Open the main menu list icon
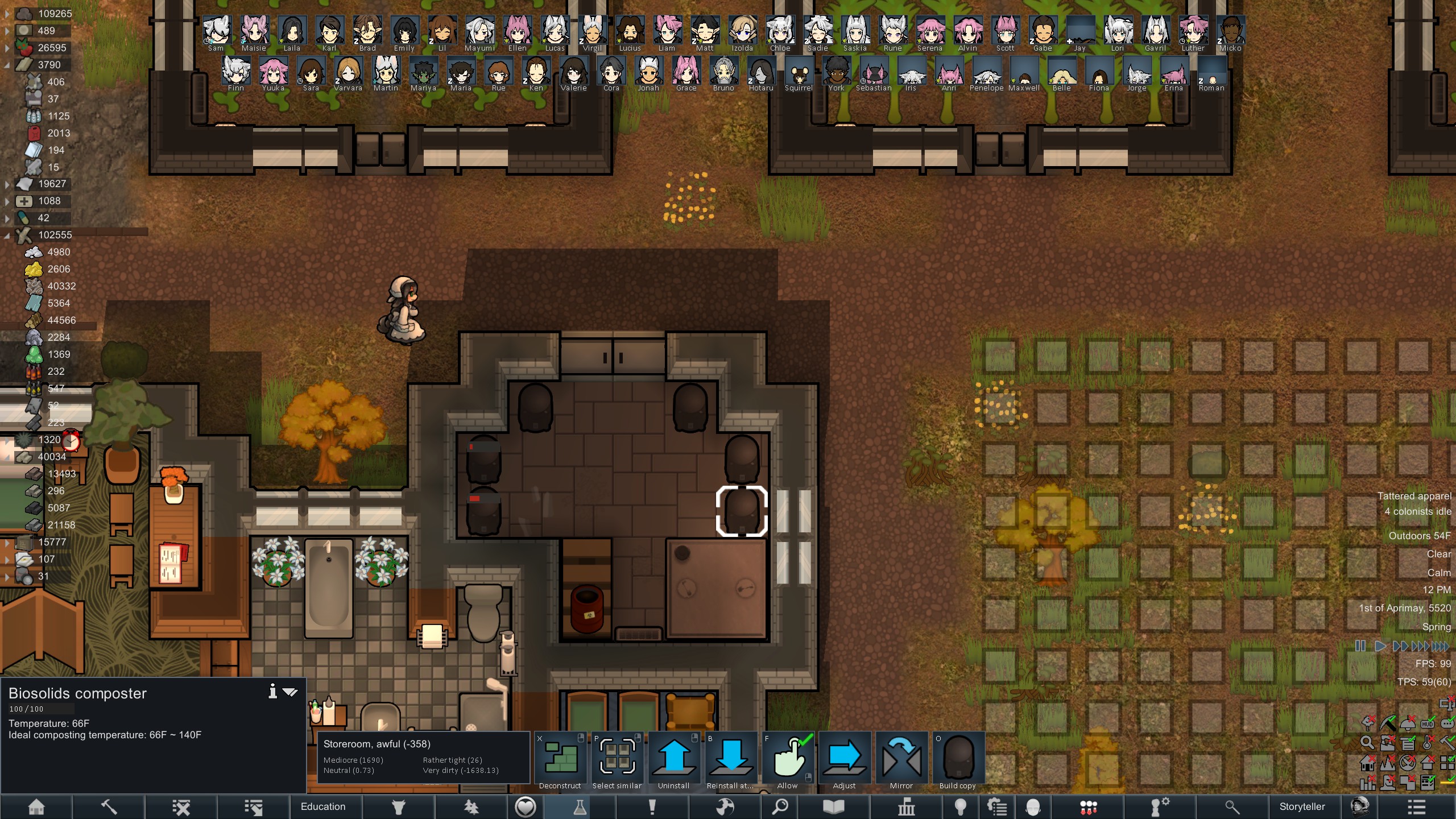The height and width of the screenshot is (819, 1456). click(x=1416, y=806)
